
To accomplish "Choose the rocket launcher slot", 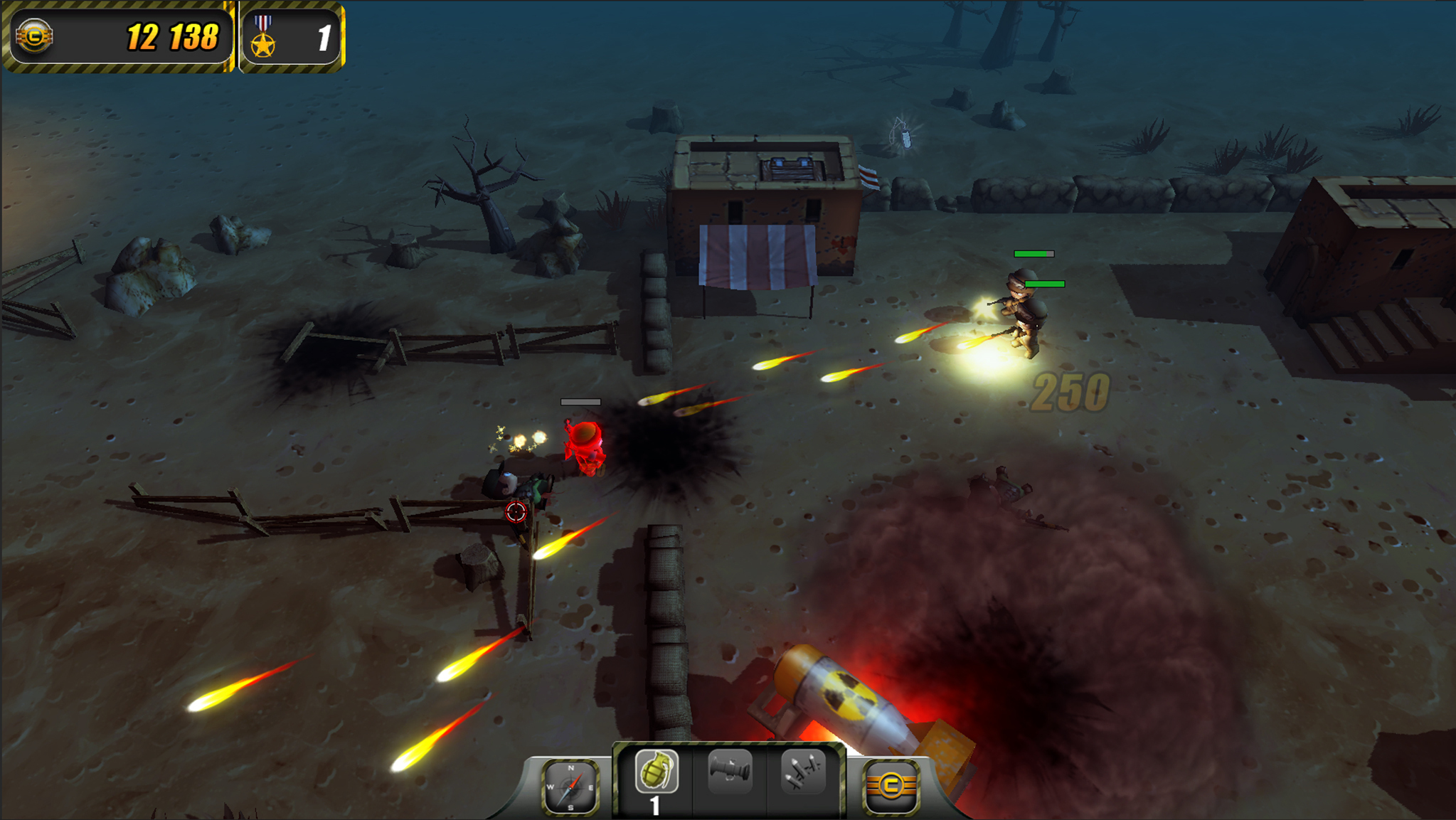I will [730, 771].
